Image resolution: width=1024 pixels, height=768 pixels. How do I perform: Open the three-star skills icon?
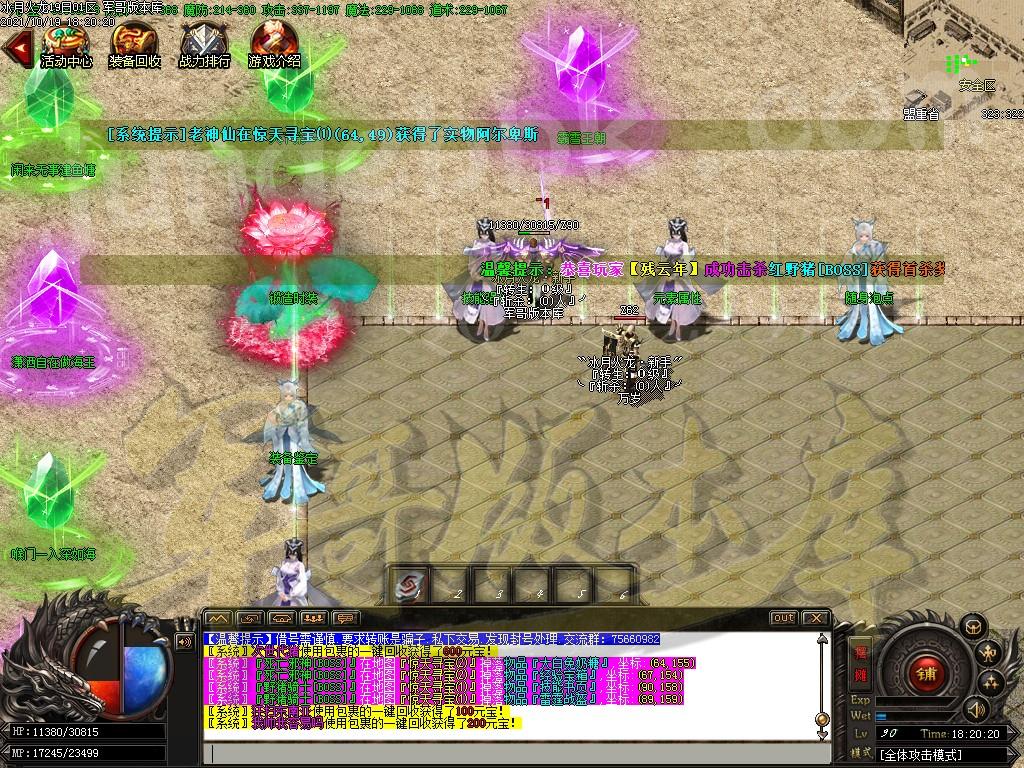coord(991,683)
